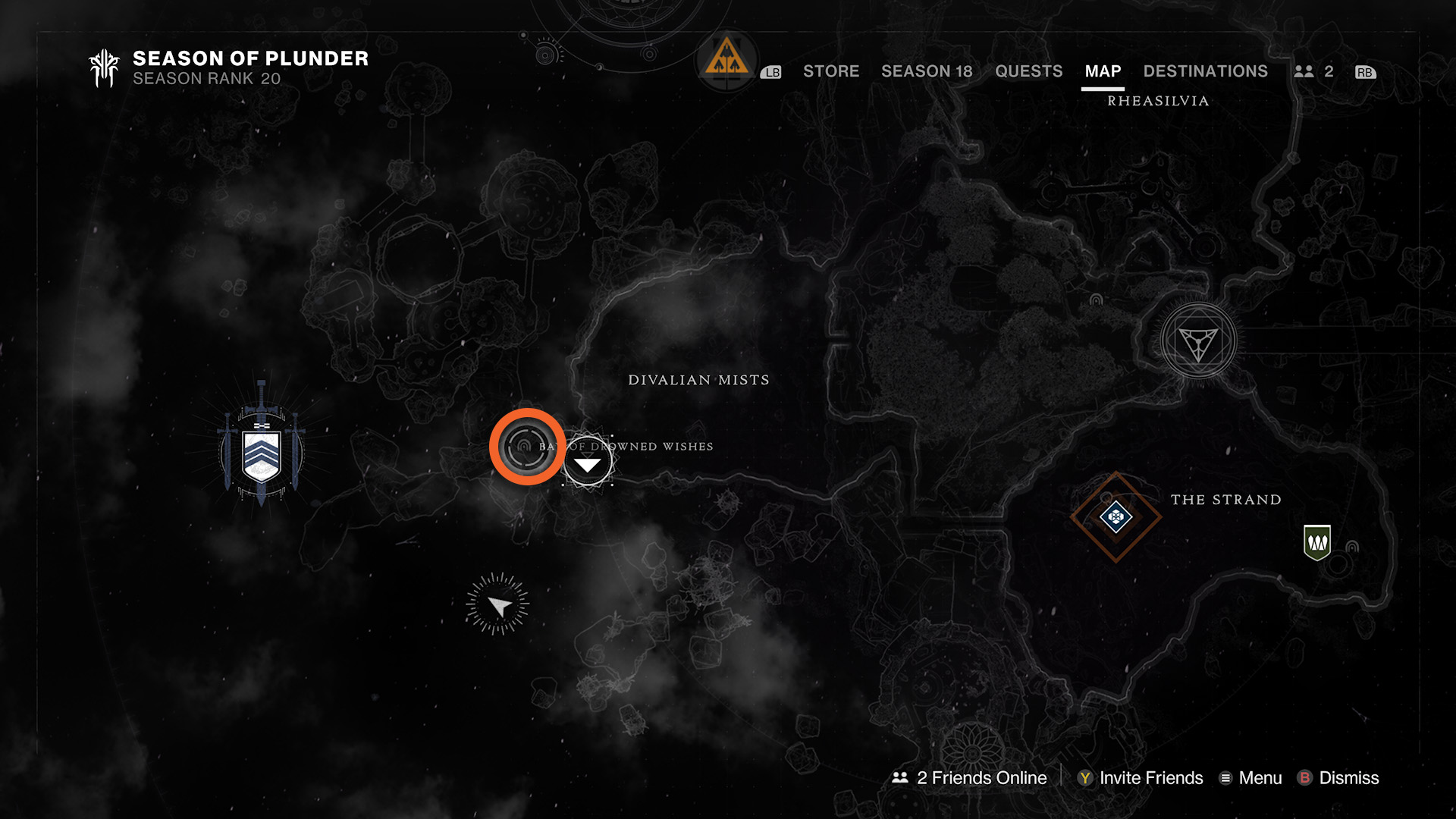
Task: Open the triangular raid emblem node
Action: tap(1198, 342)
